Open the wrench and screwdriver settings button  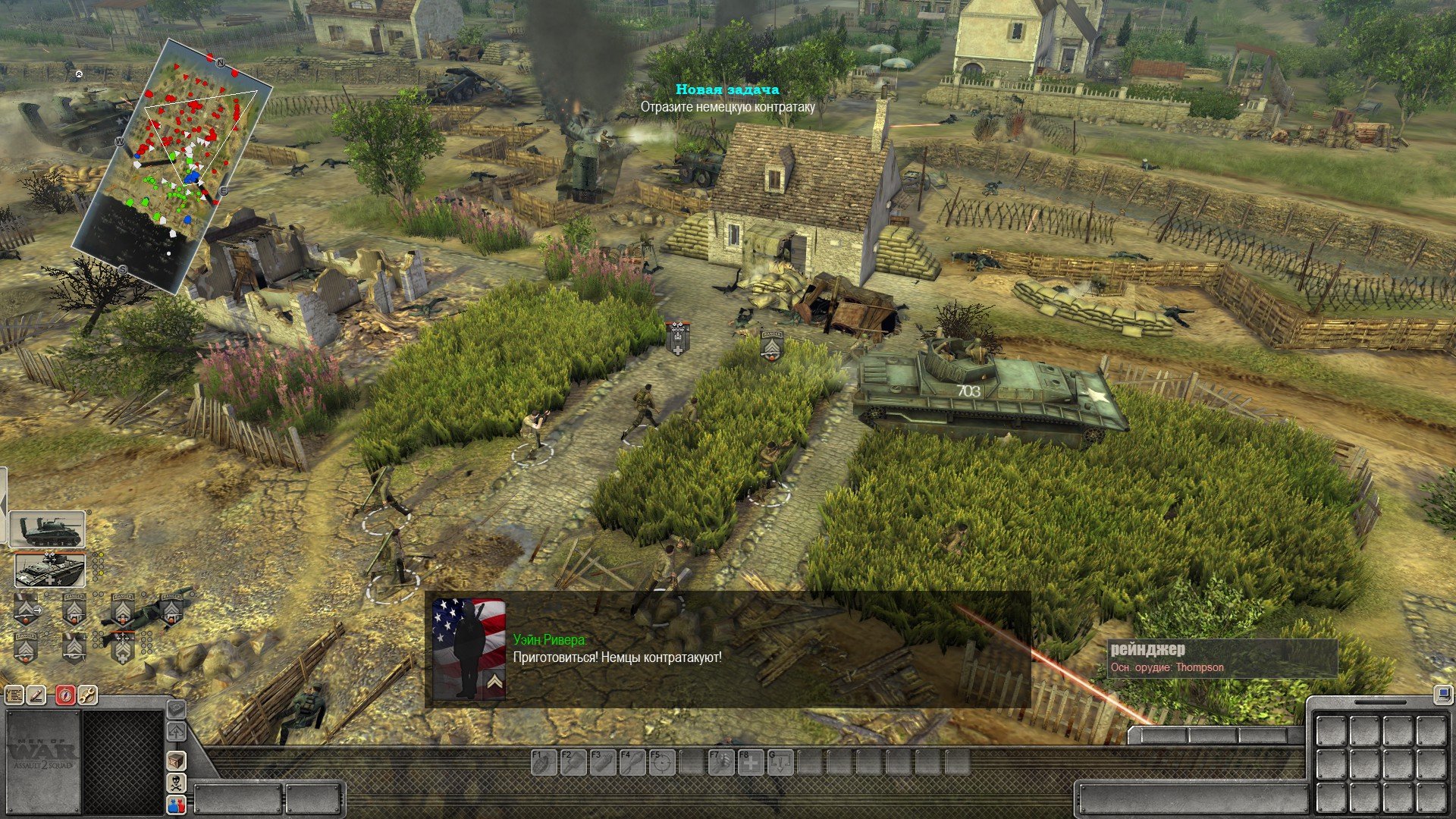pos(87,695)
